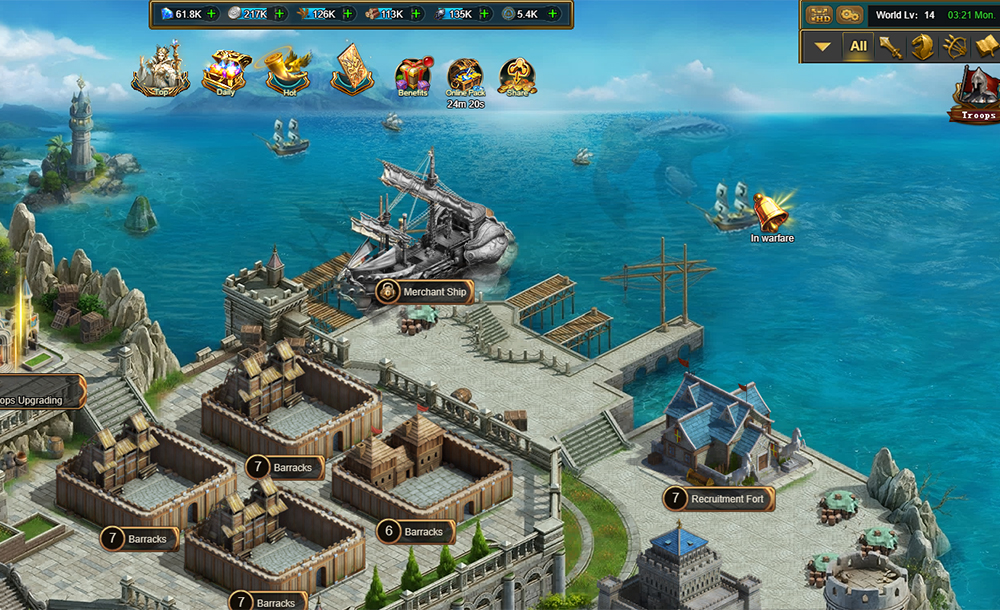Image resolution: width=1000 pixels, height=610 pixels.
Task: Switch to the horse cavalry tab
Action: (923, 46)
